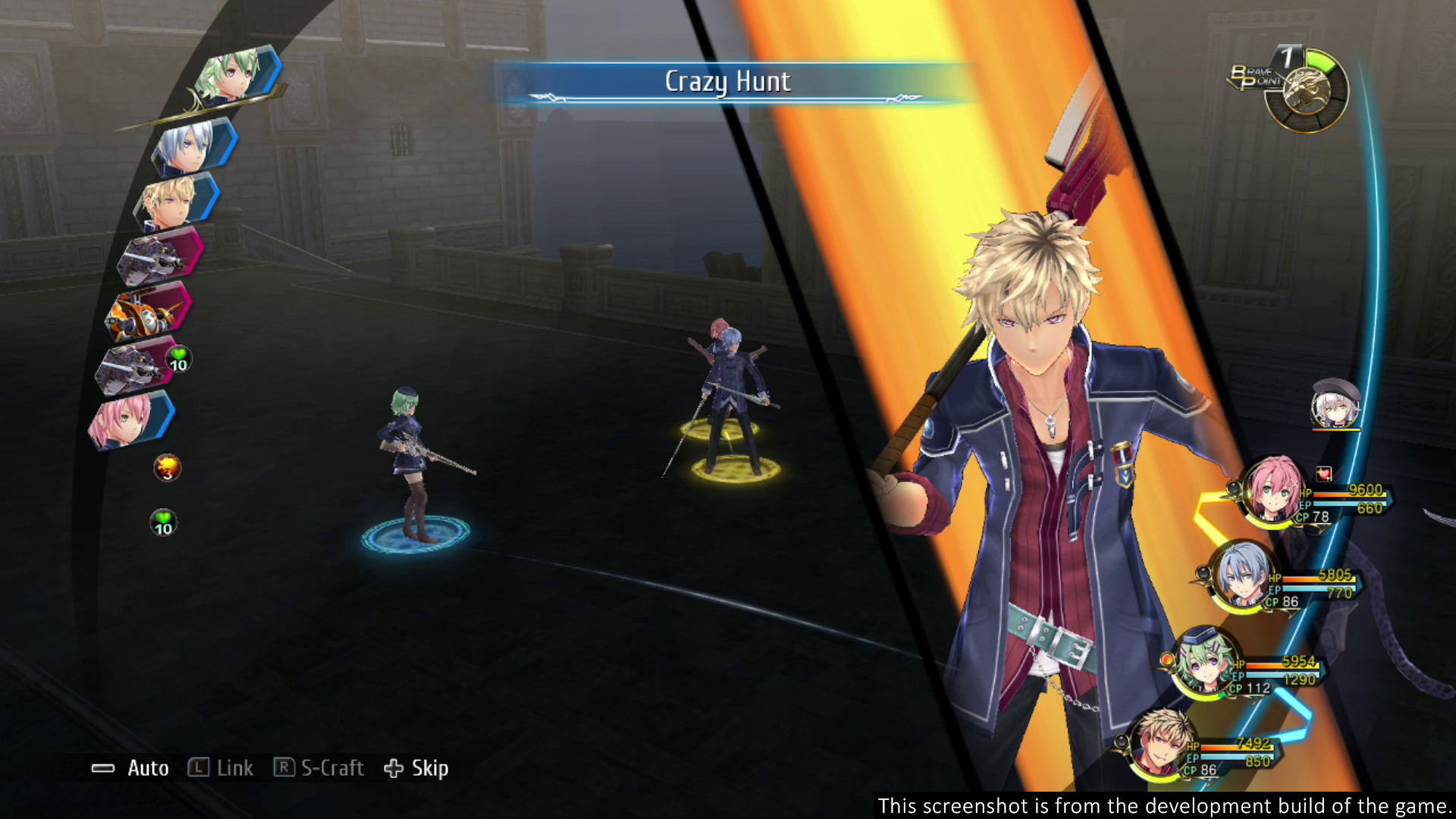Click the silver-haired support character portrait

[1335, 404]
